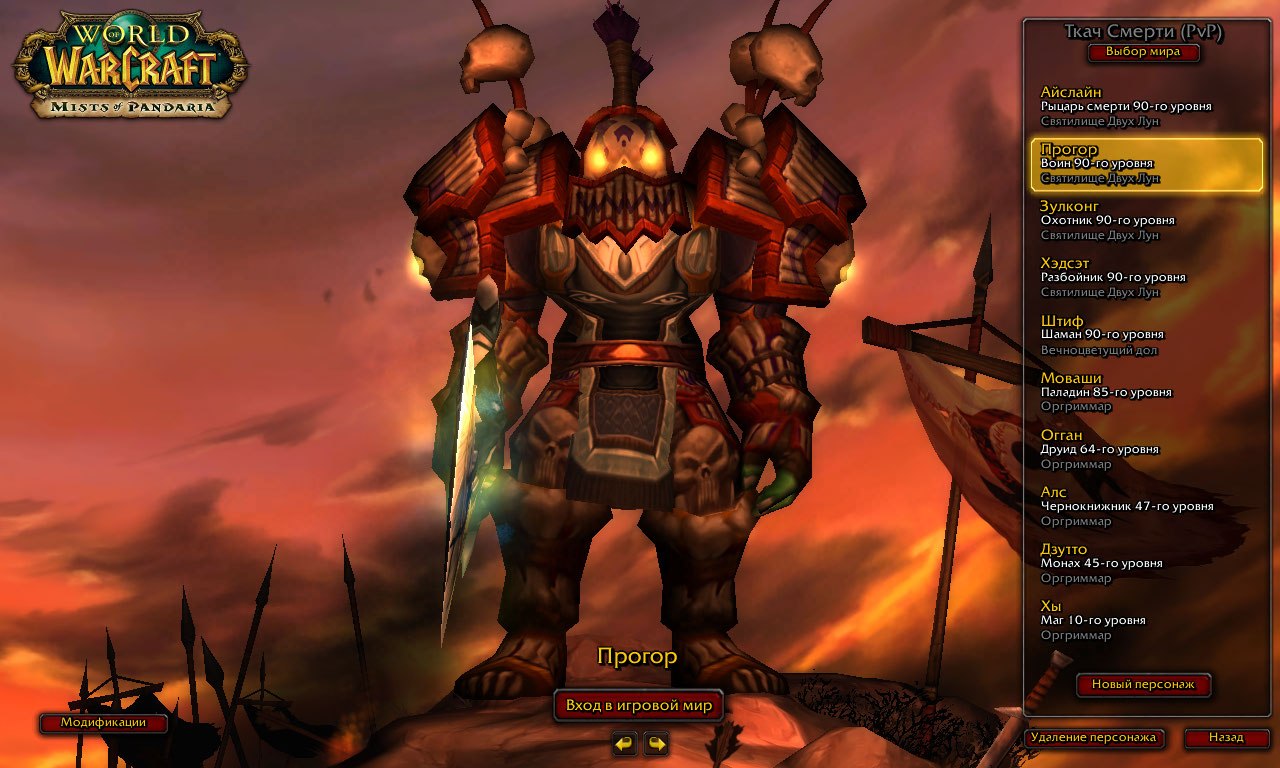Open Выбор мира realm selection
Viewport: 1280px width, 768px height.
(x=1144, y=52)
